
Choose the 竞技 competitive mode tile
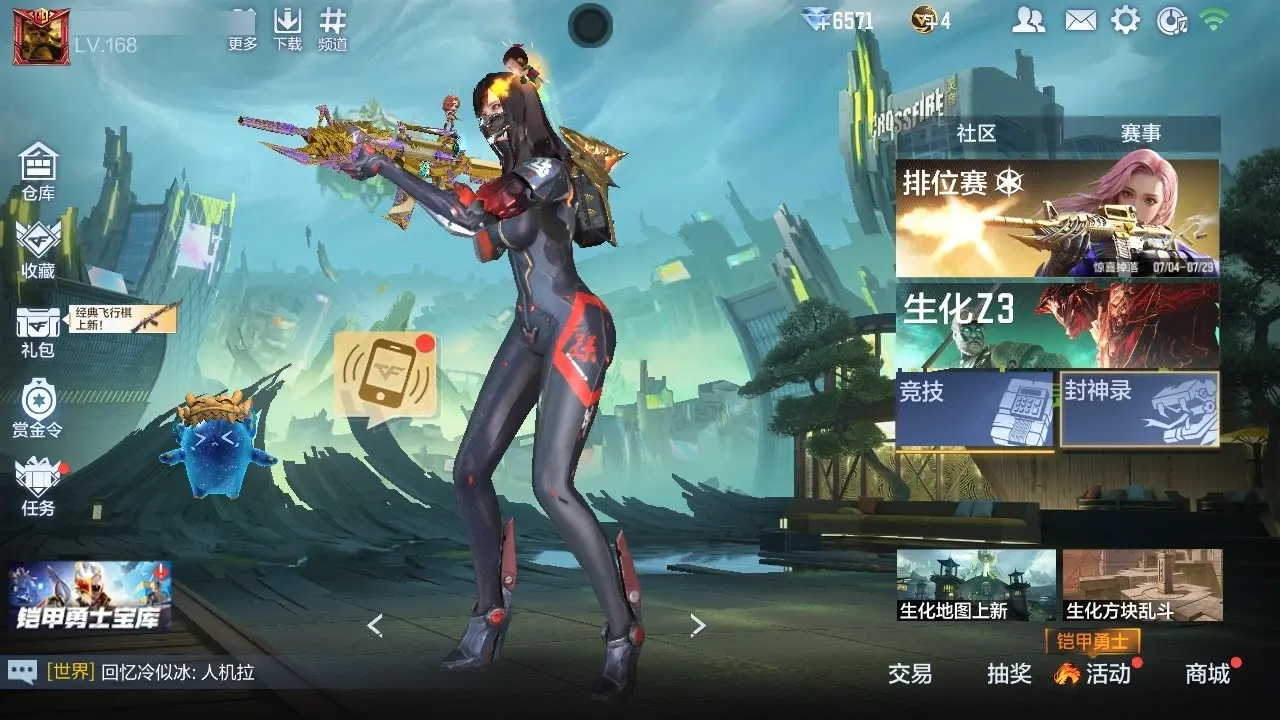click(975, 409)
